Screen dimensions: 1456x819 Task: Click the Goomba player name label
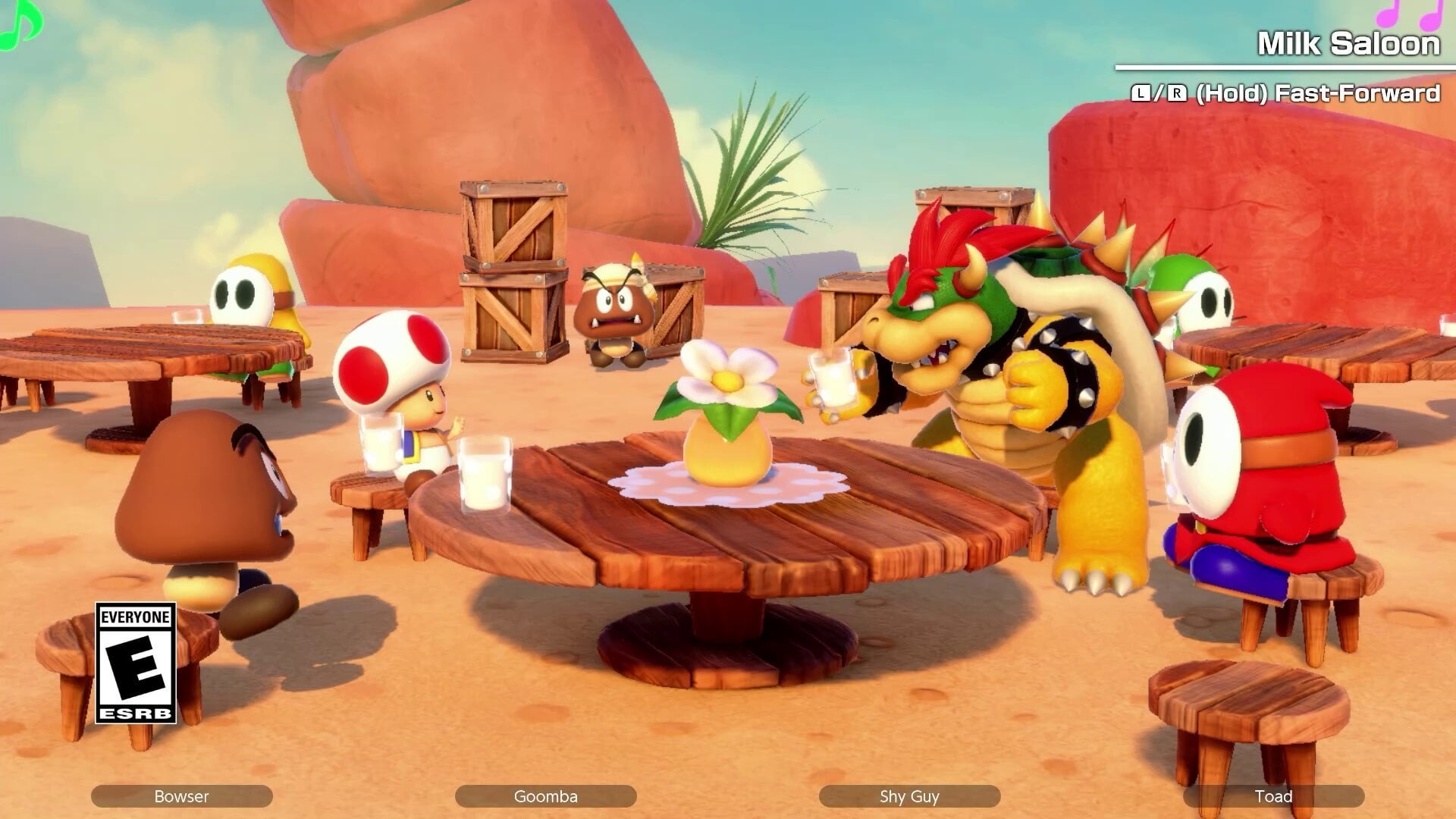tap(545, 796)
